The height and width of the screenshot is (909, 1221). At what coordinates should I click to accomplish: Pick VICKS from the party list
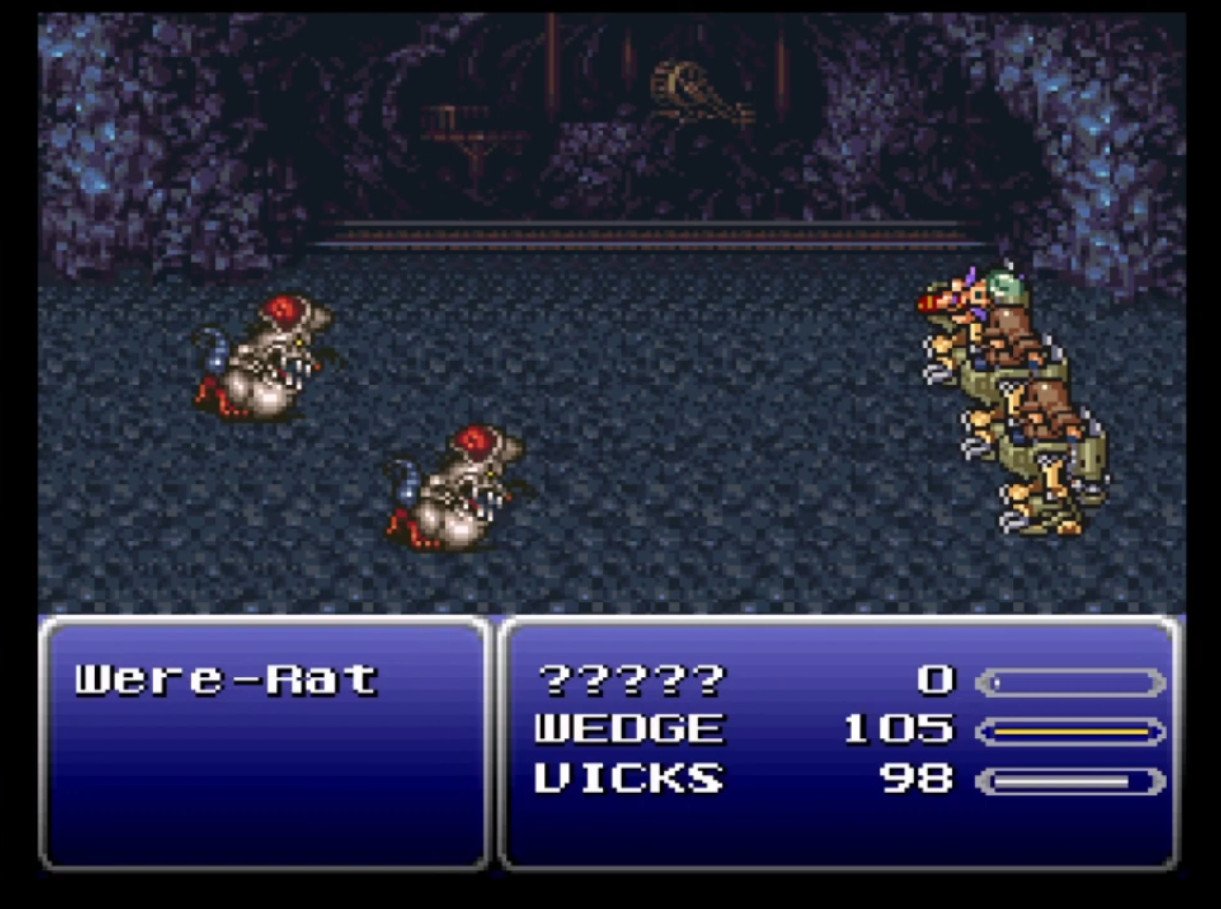(x=628, y=778)
